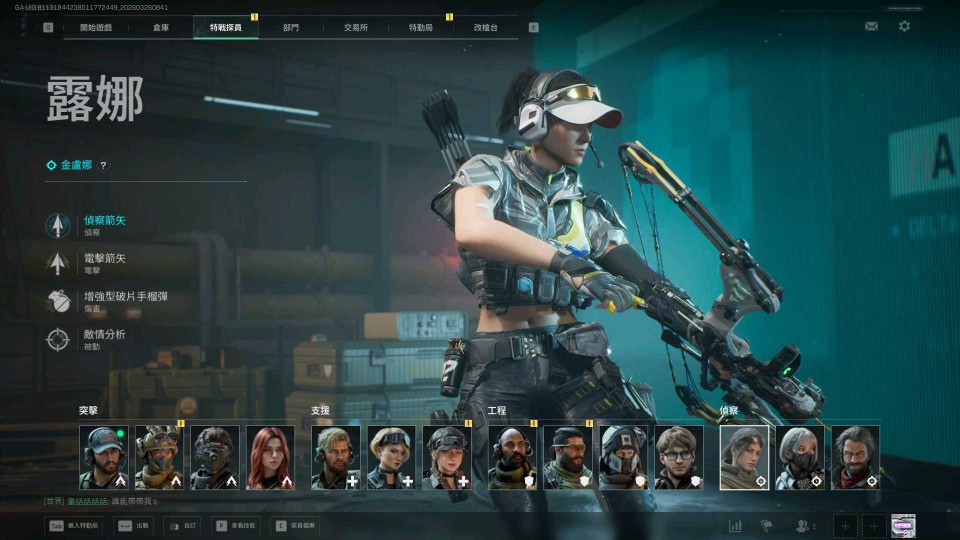Open the mail envelope icon

(871, 26)
